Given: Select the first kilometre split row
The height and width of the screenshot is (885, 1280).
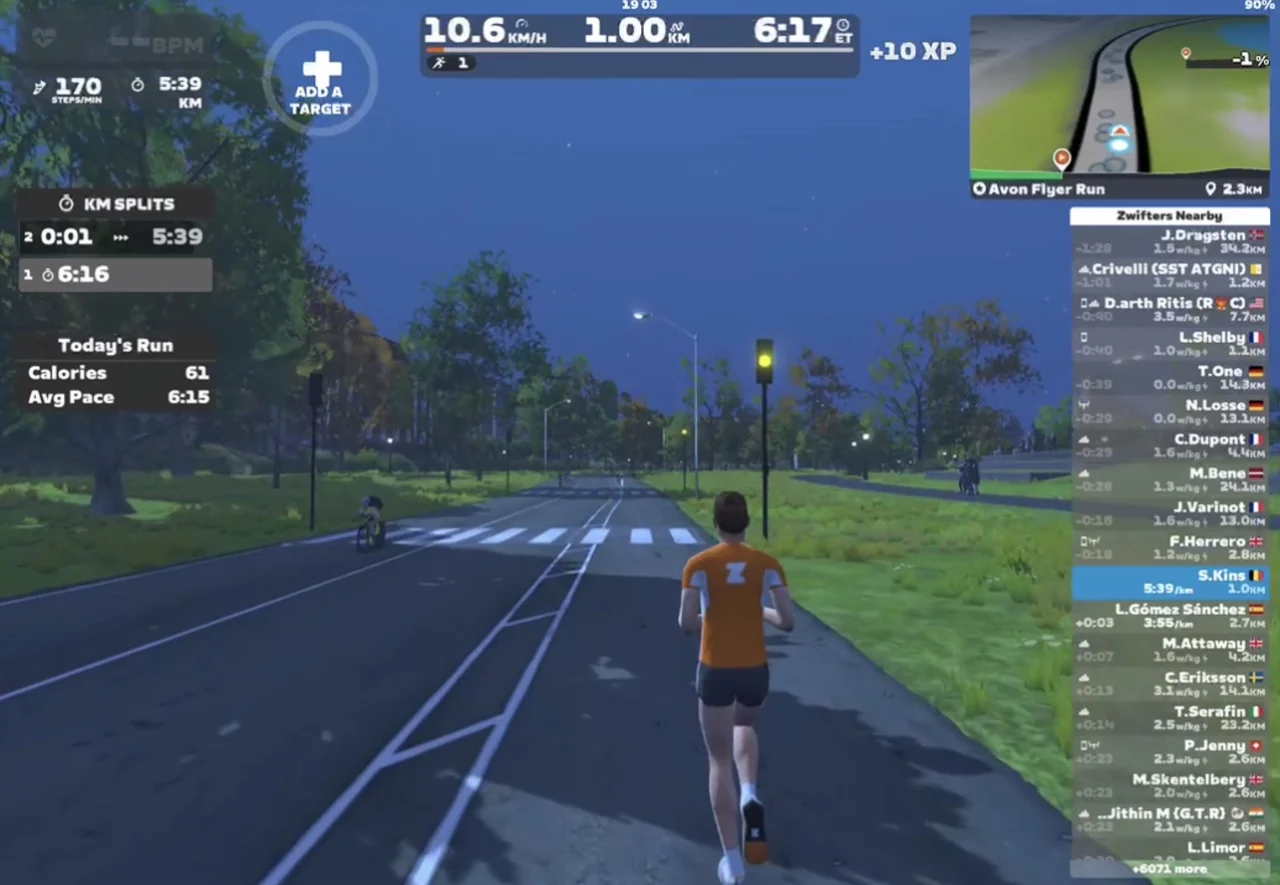Looking at the screenshot, I should pos(115,275).
